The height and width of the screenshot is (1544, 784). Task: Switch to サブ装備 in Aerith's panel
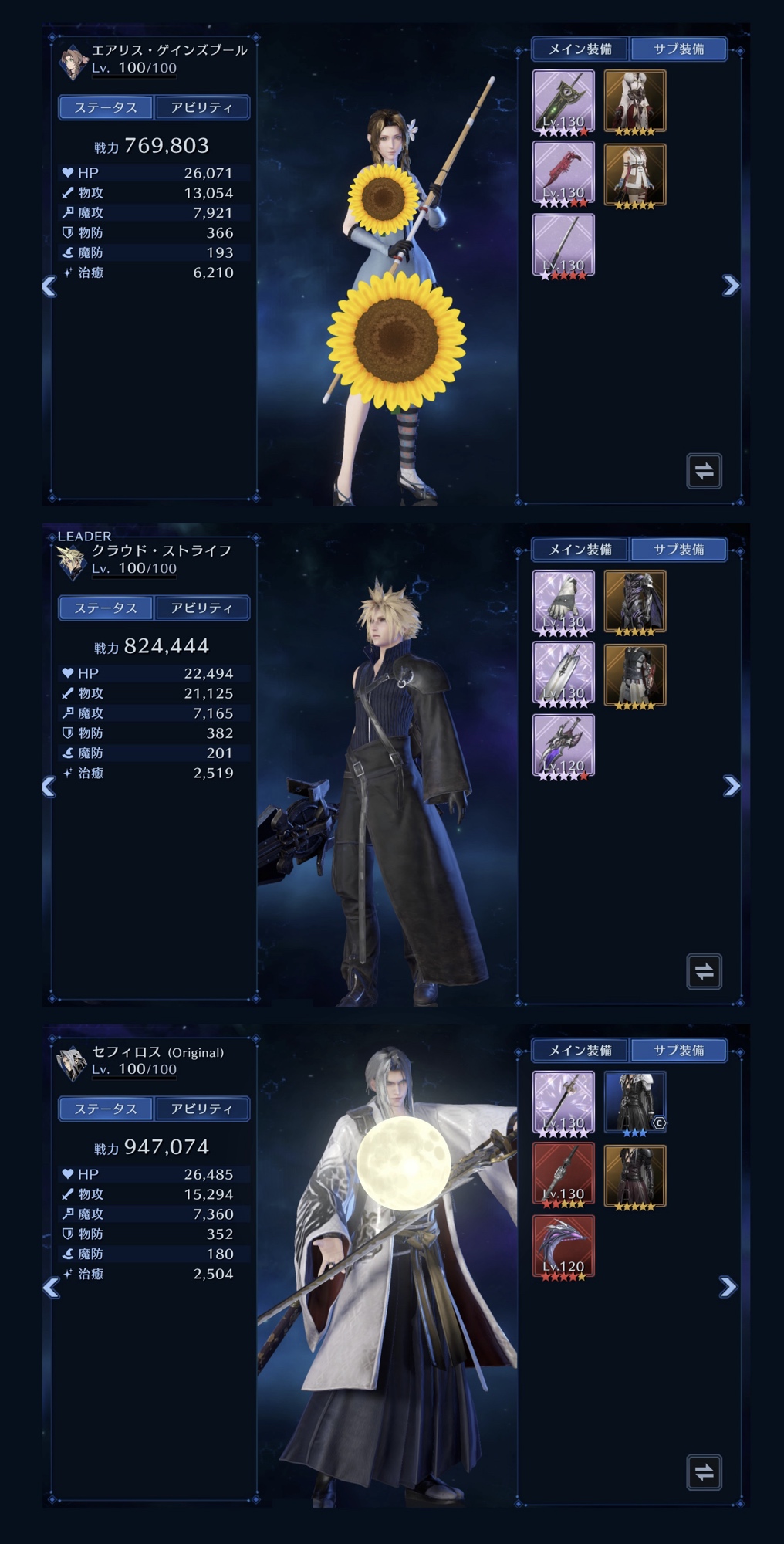click(678, 49)
